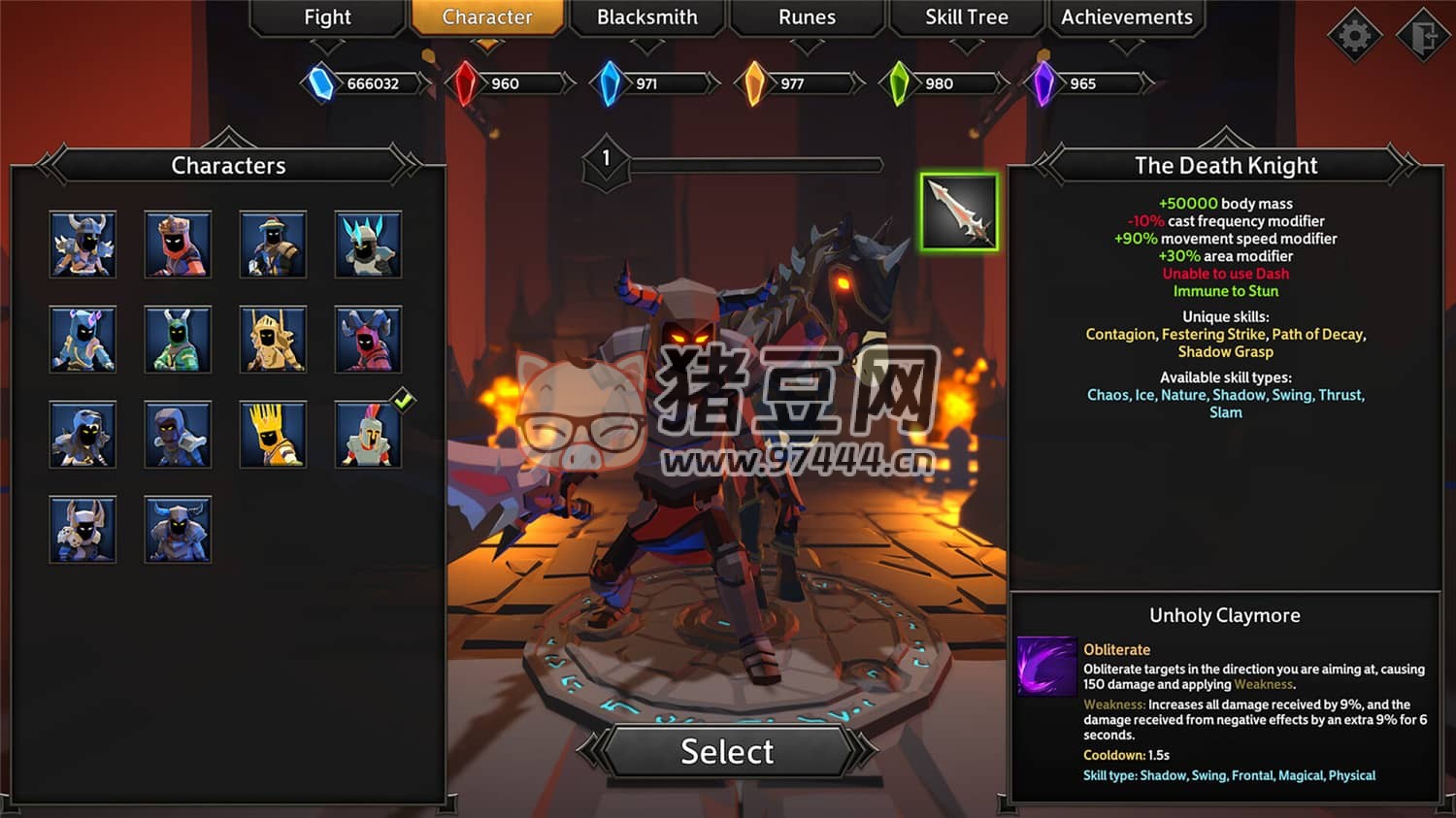Select the Unholy Claymore weapon icon
This screenshot has height=818, width=1456.
click(x=959, y=213)
